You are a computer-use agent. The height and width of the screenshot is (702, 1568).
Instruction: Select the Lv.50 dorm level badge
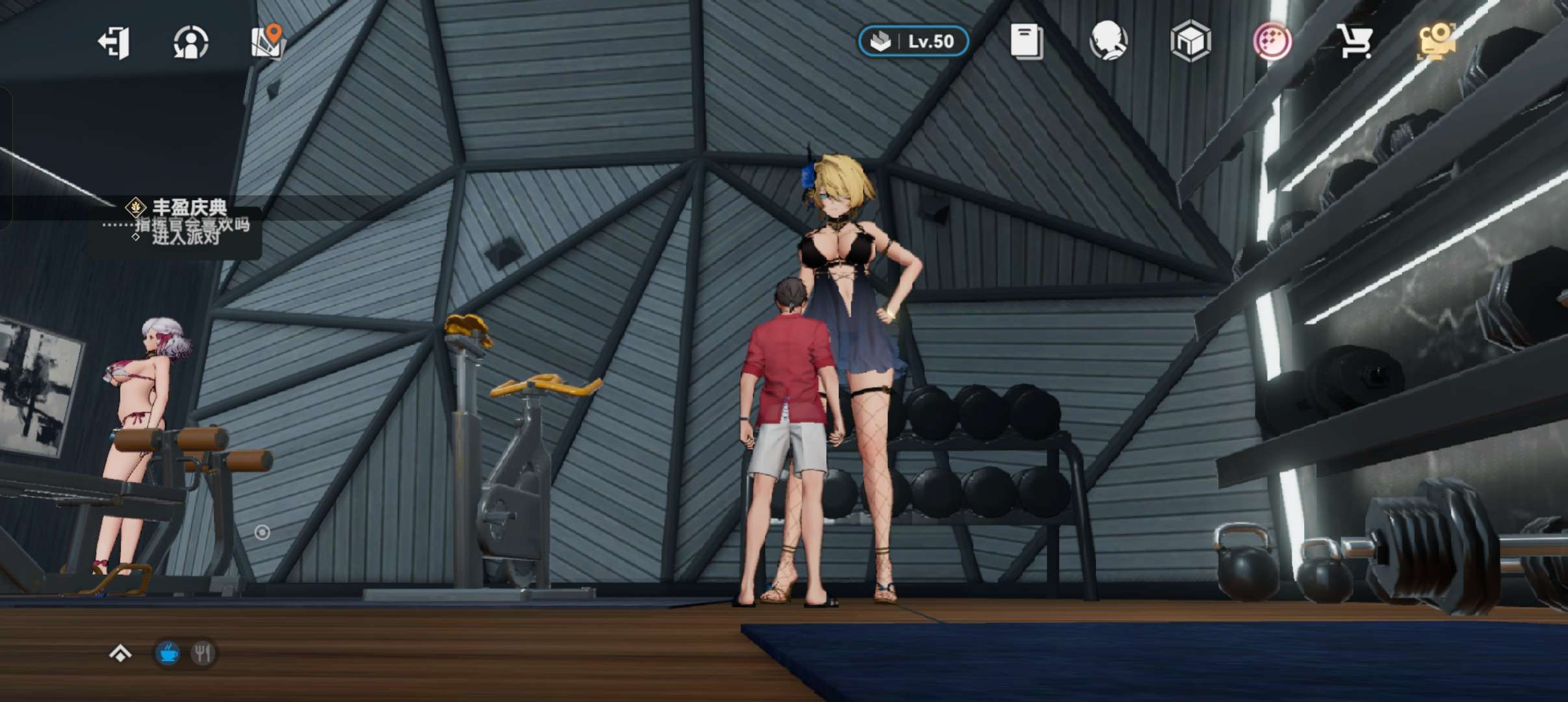pyautogui.click(x=913, y=42)
